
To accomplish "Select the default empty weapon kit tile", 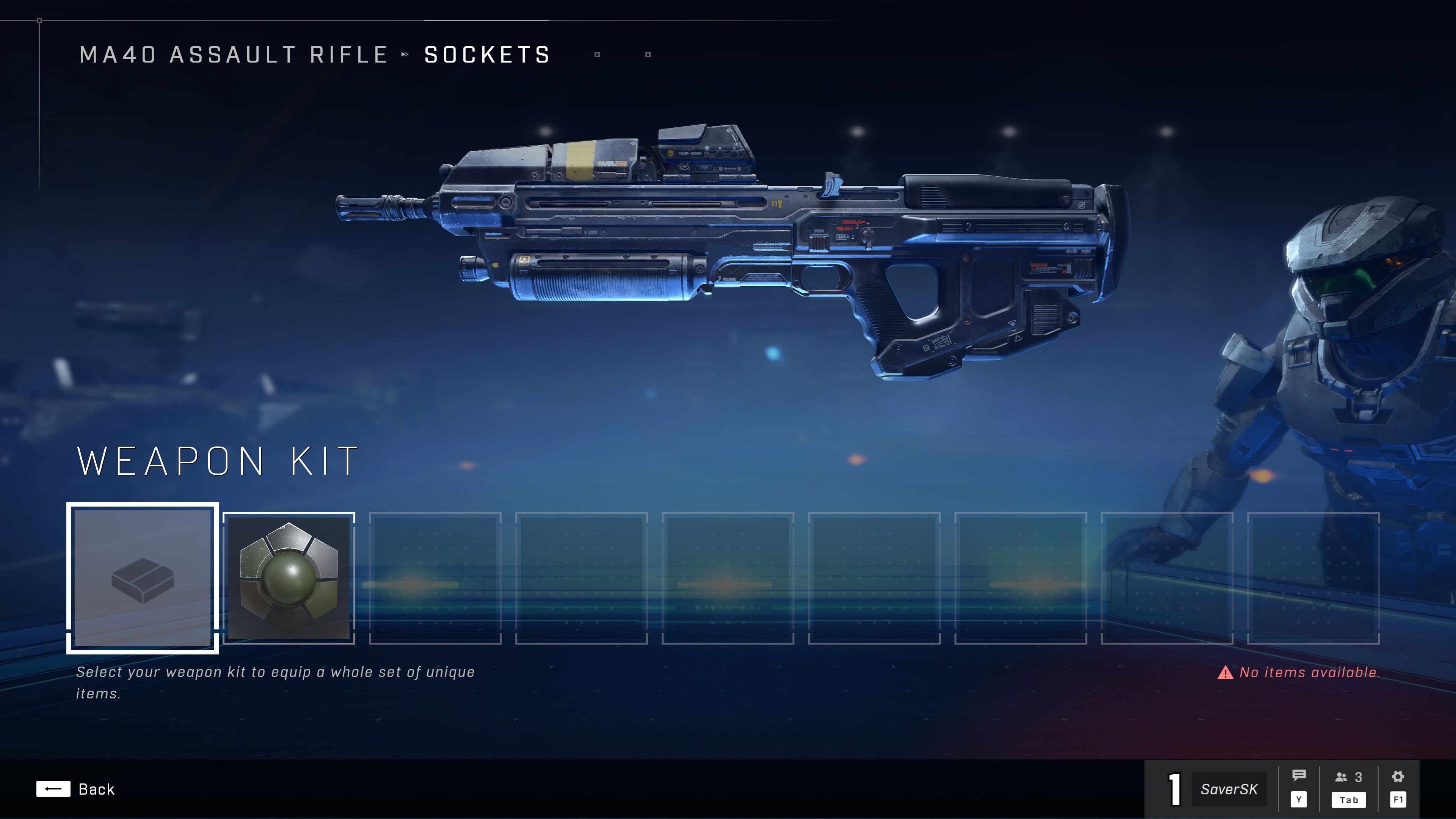I will [x=143, y=577].
